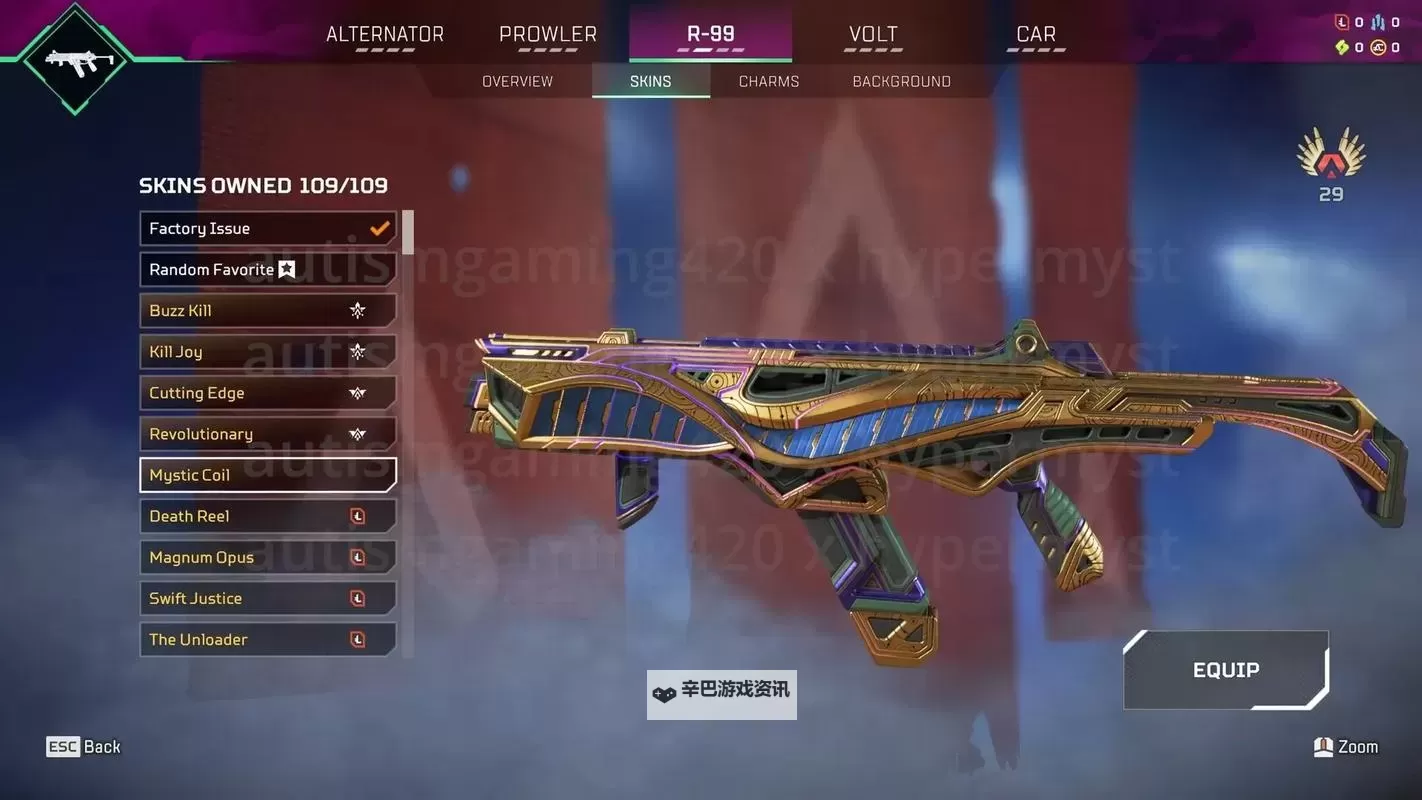Select the Factory Issue checkmark entry

click(379, 227)
